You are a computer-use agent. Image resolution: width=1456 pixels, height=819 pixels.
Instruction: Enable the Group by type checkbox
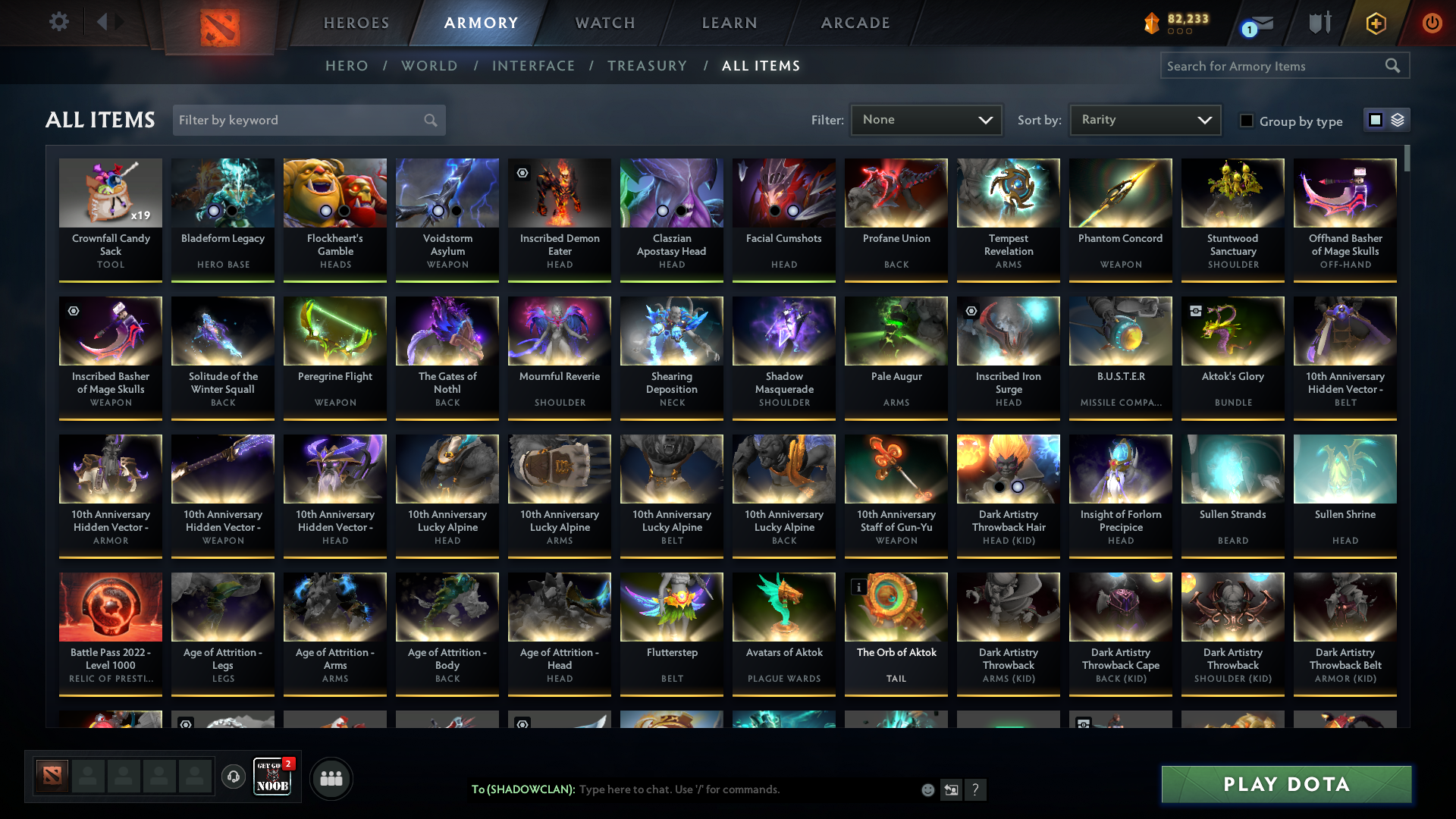click(1247, 121)
